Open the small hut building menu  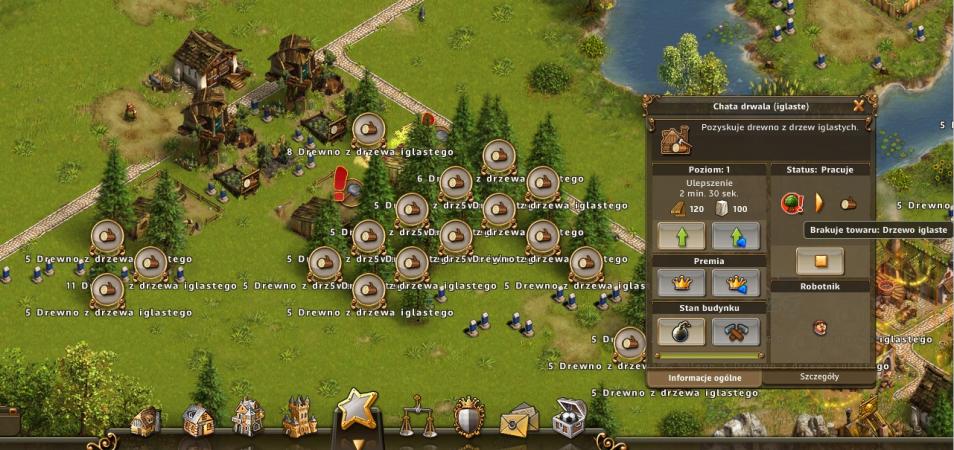(146, 420)
